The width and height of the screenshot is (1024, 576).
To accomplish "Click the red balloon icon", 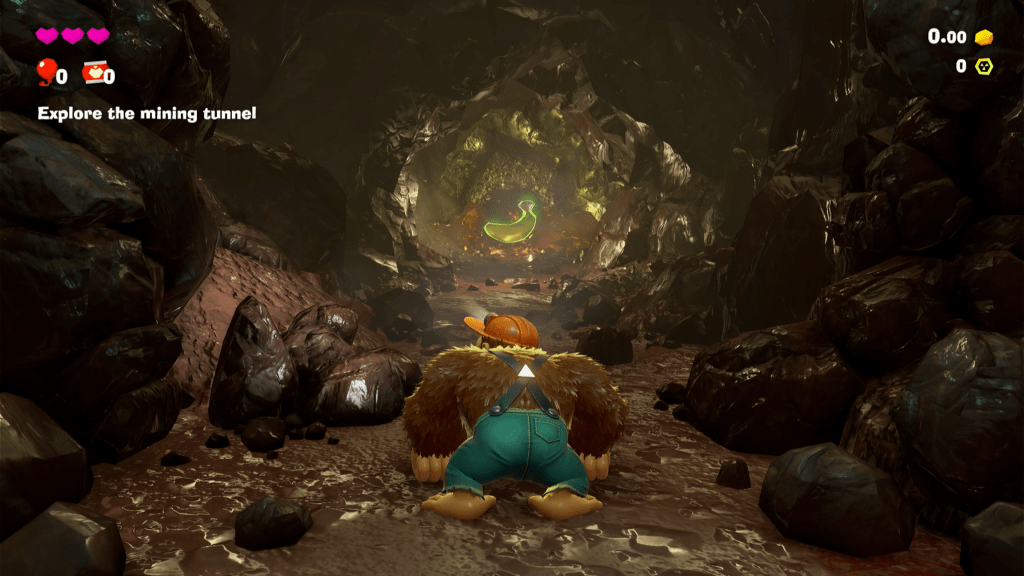I will (45, 71).
